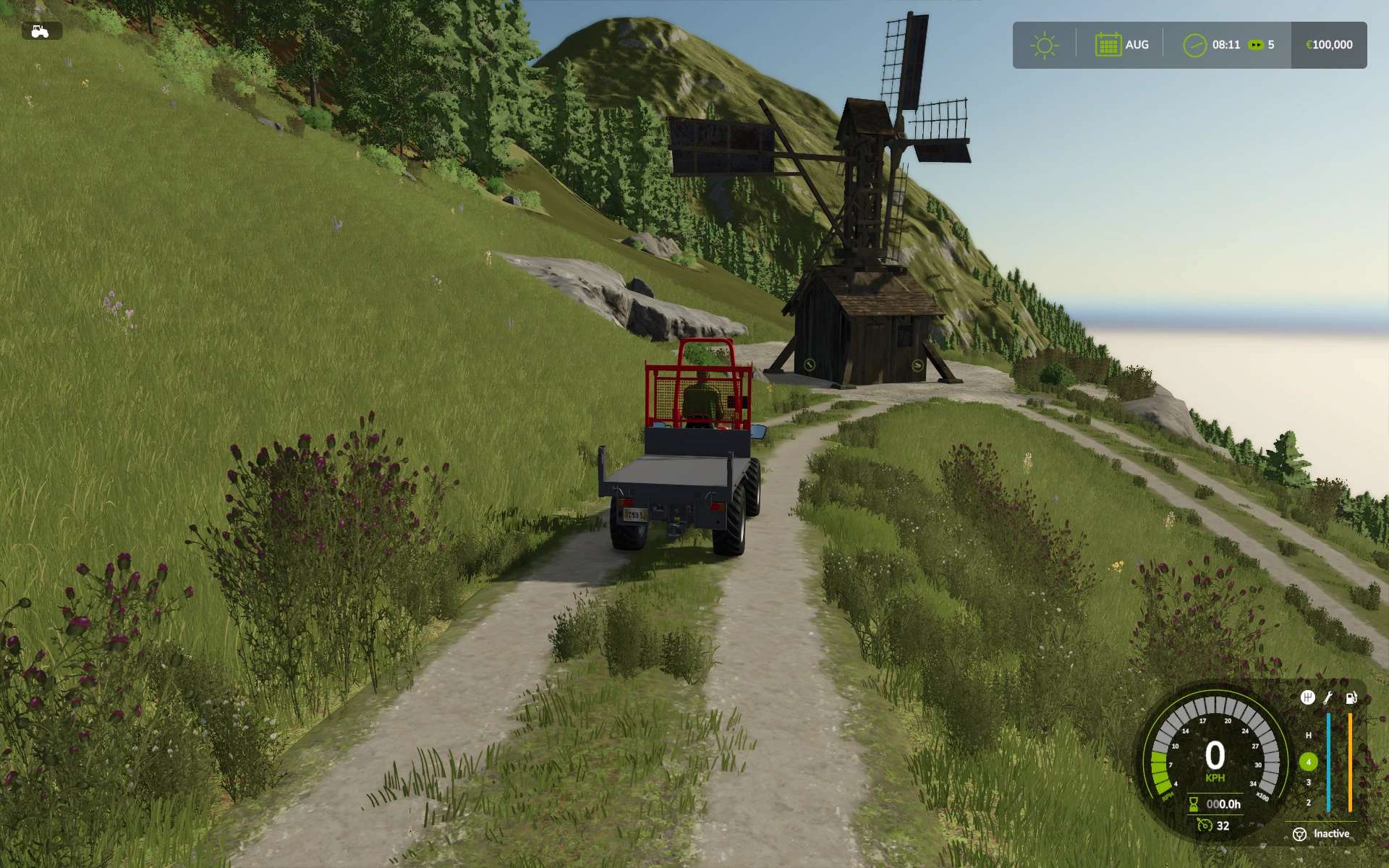Toggle the cruise control speed icon
Image resolution: width=1389 pixels, height=868 pixels.
pyautogui.click(x=1204, y=825)
